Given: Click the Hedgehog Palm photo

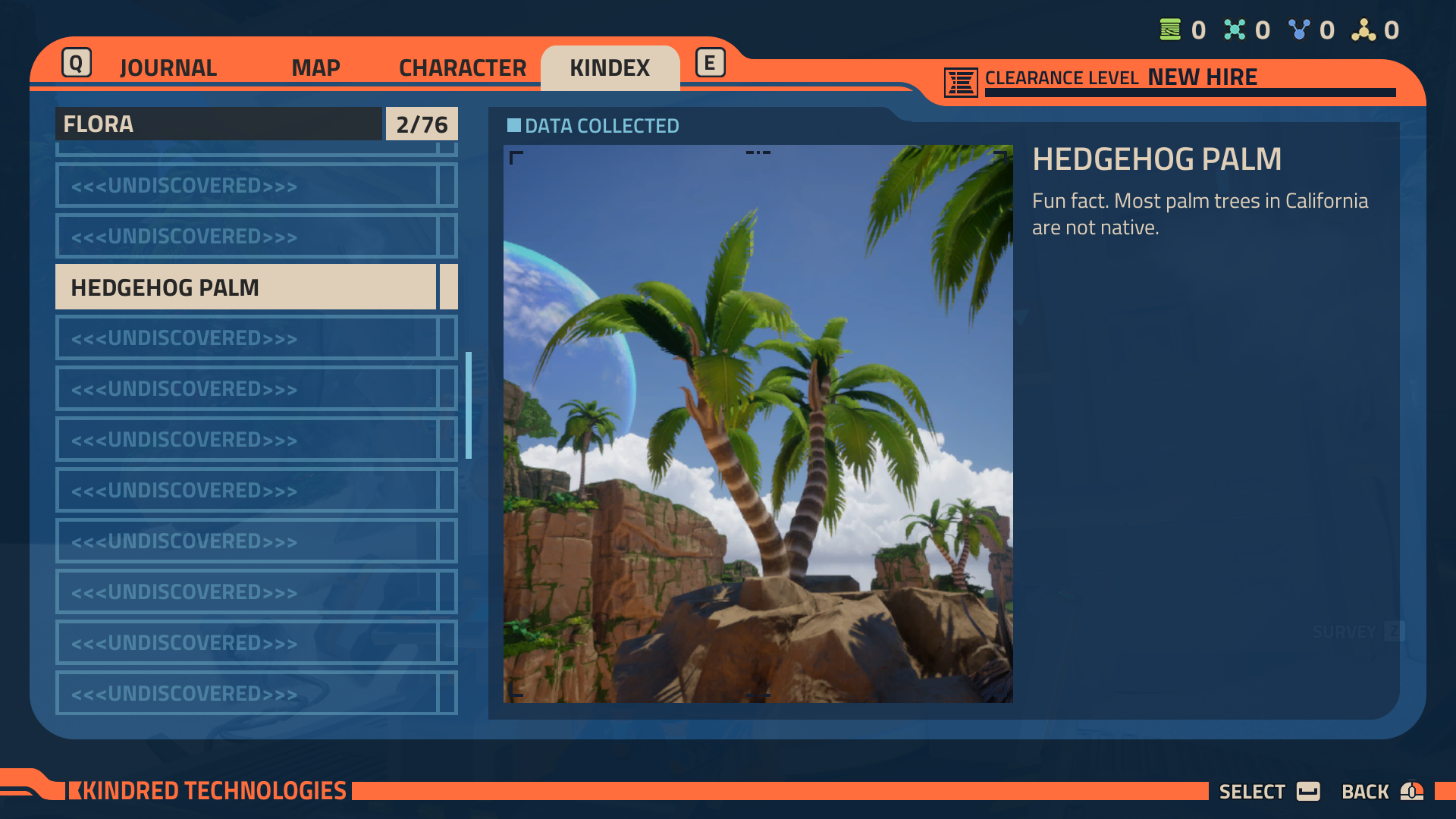Looking at the screenshot, I should click(758, 423).
